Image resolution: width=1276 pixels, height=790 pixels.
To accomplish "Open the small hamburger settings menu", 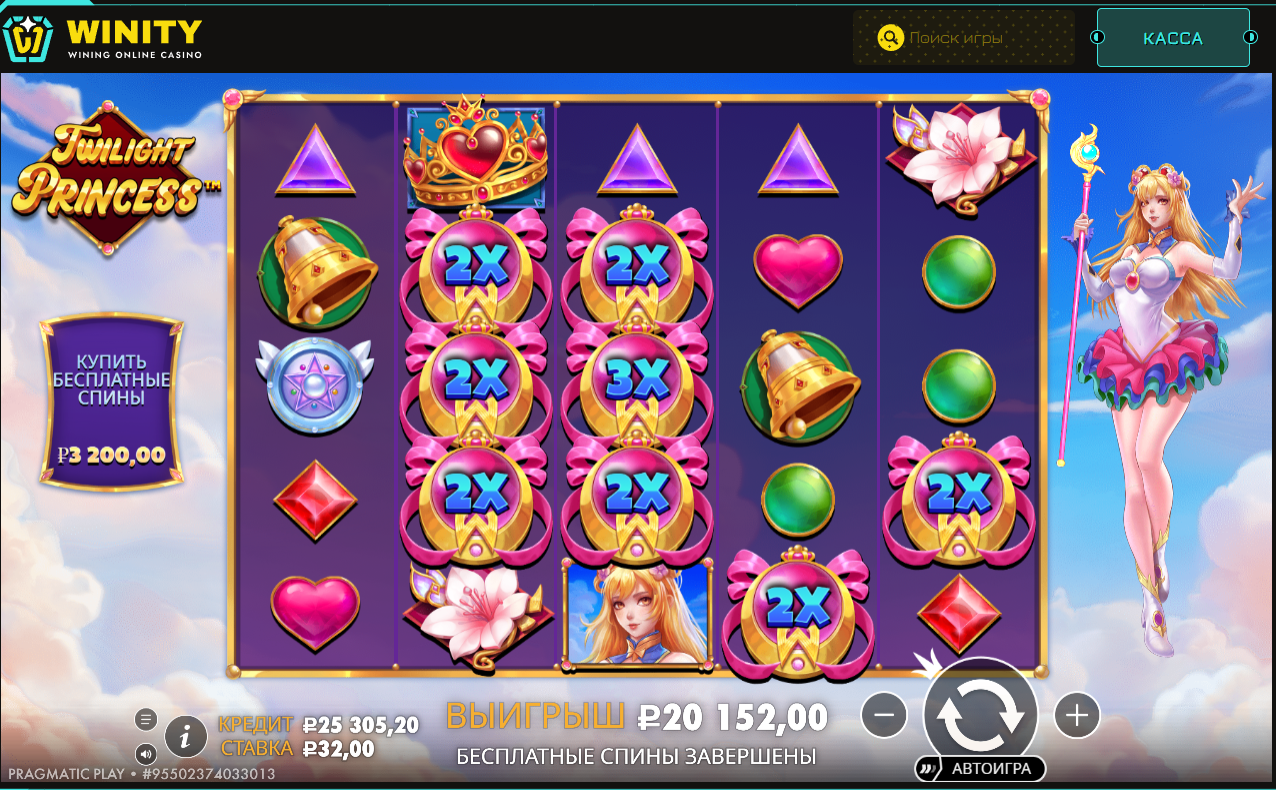I will pos(146,718).
